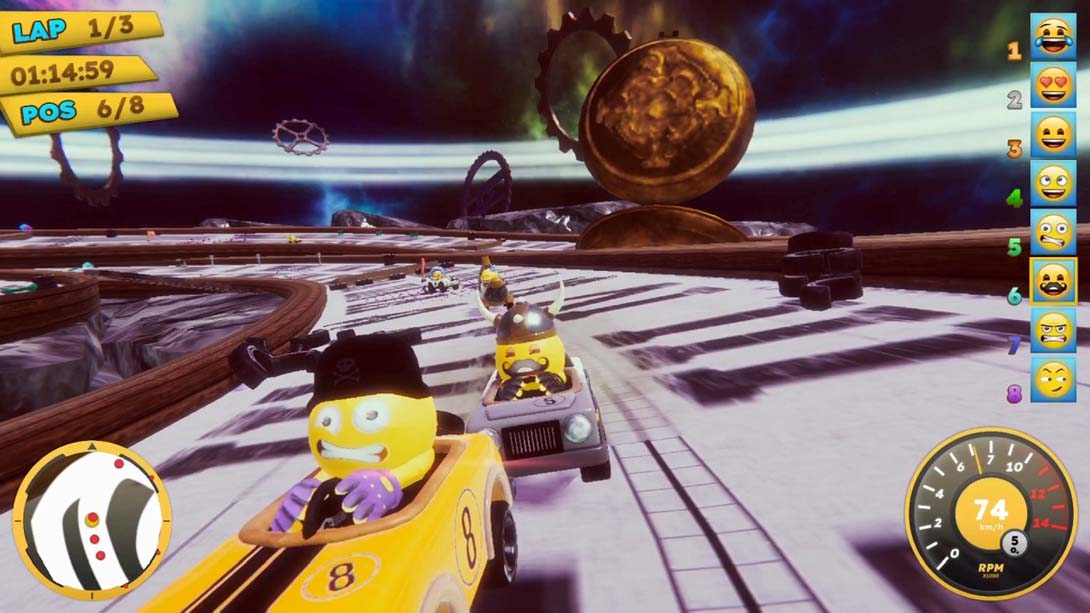Click the smirking emoji in eighth place
1090x613 pixels.
coord(1053,380)
